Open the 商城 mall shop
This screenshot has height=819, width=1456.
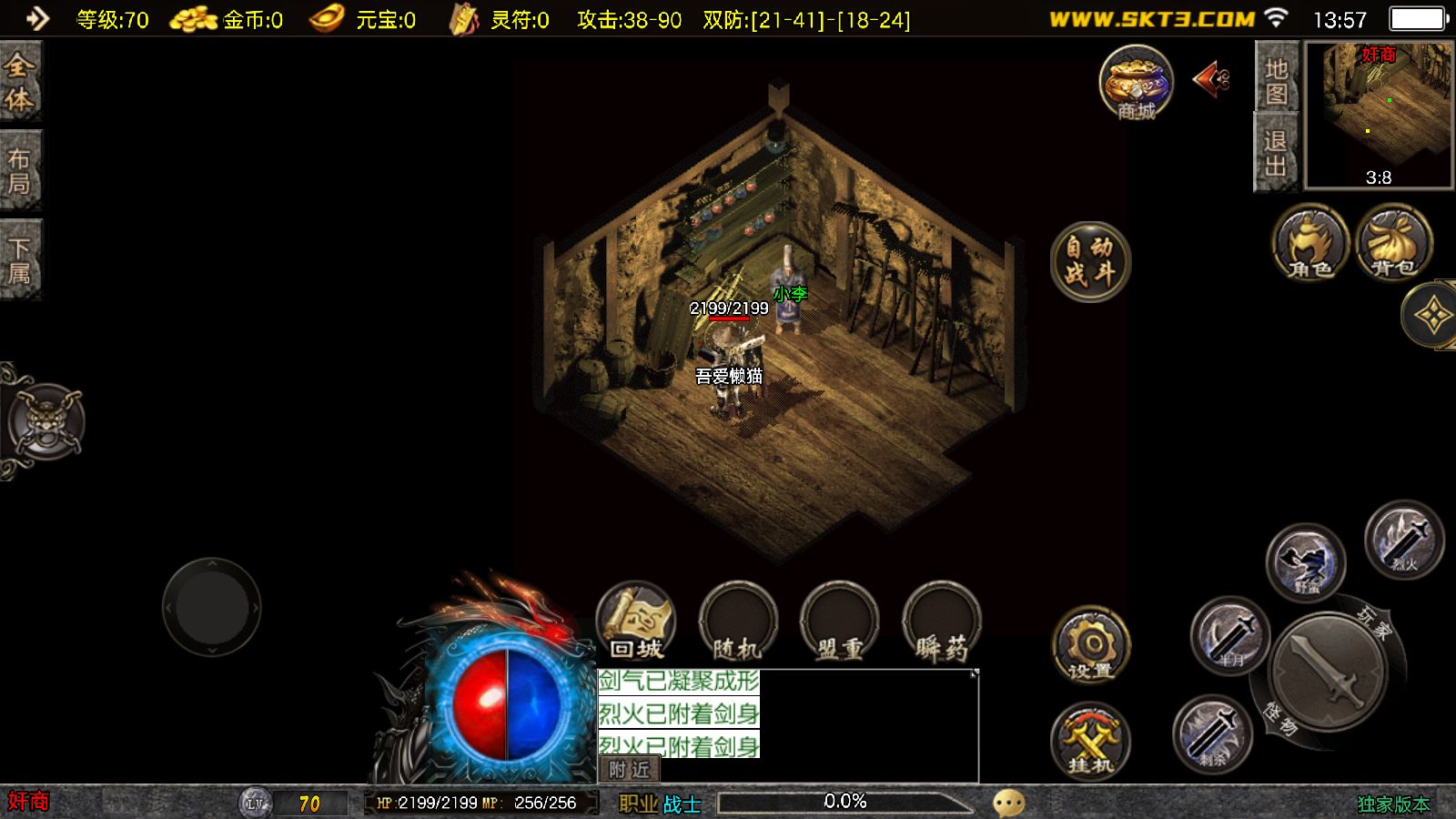(1134, 86)
